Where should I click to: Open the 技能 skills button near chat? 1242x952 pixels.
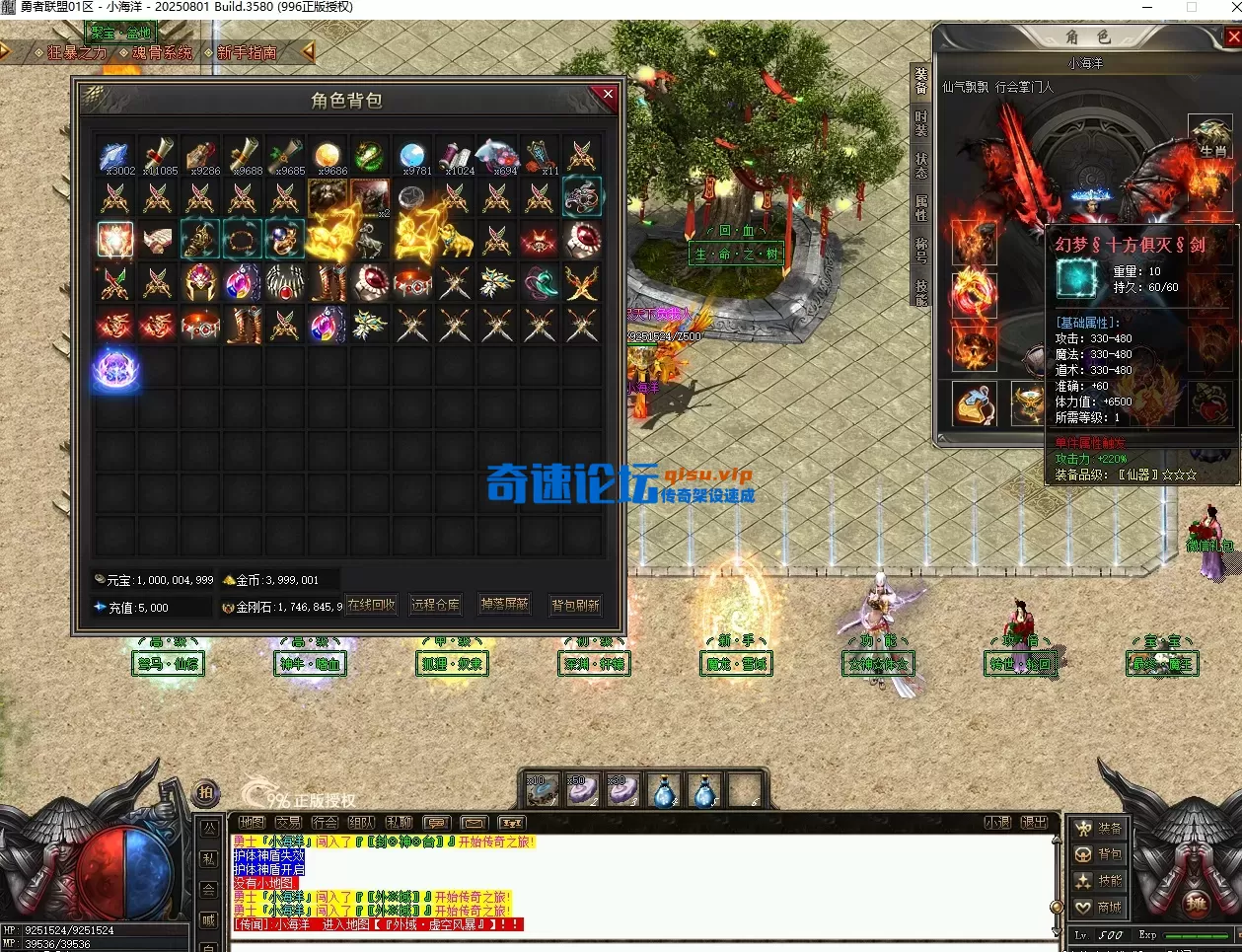1099,880
